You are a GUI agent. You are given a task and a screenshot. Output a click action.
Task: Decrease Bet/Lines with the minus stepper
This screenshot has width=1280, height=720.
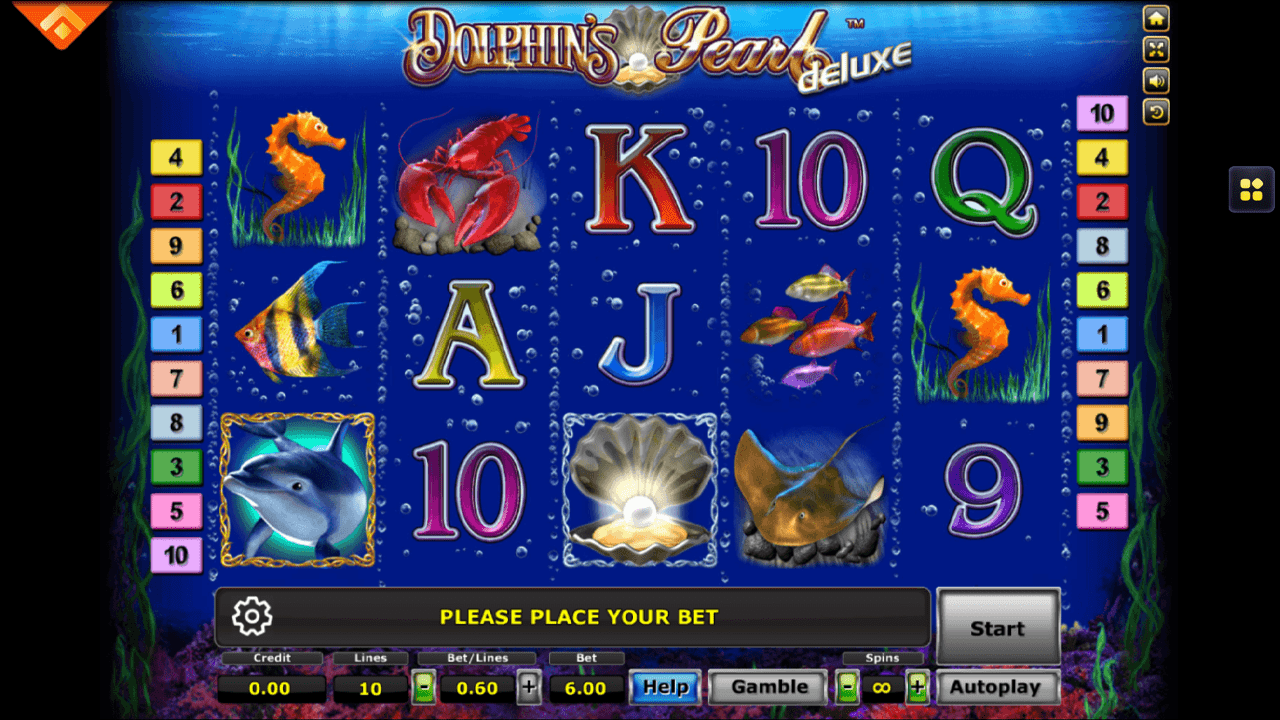[424, 687]
